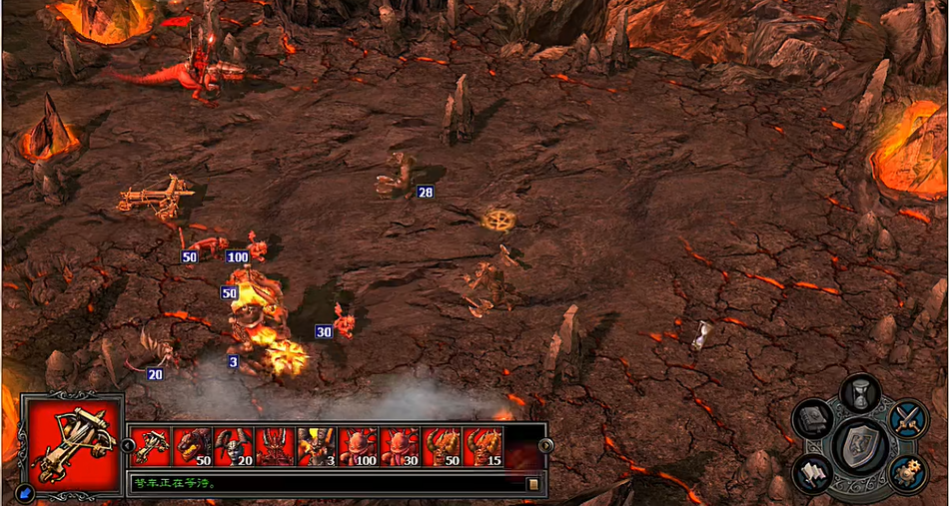The image size is (949, 506).
Task: Surrender using the white flag button
Action: (x=813, y=473)
